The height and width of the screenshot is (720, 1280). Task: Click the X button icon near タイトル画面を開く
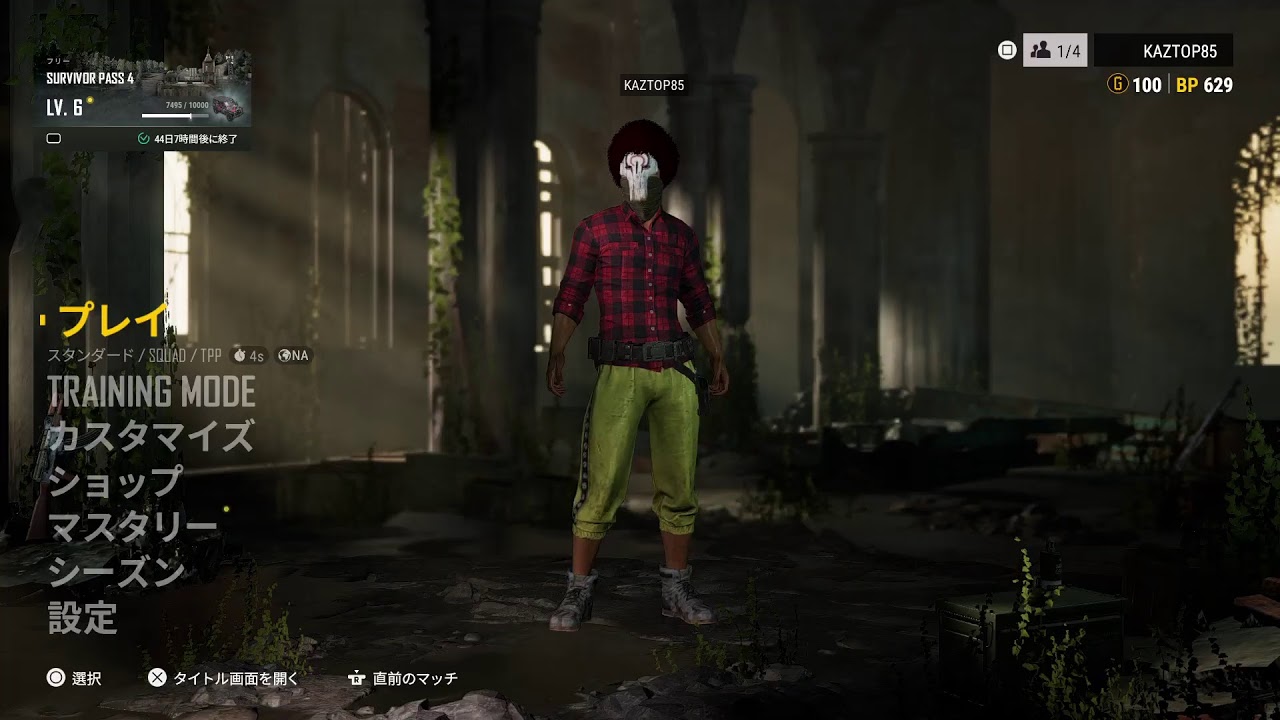pos(157,678)
